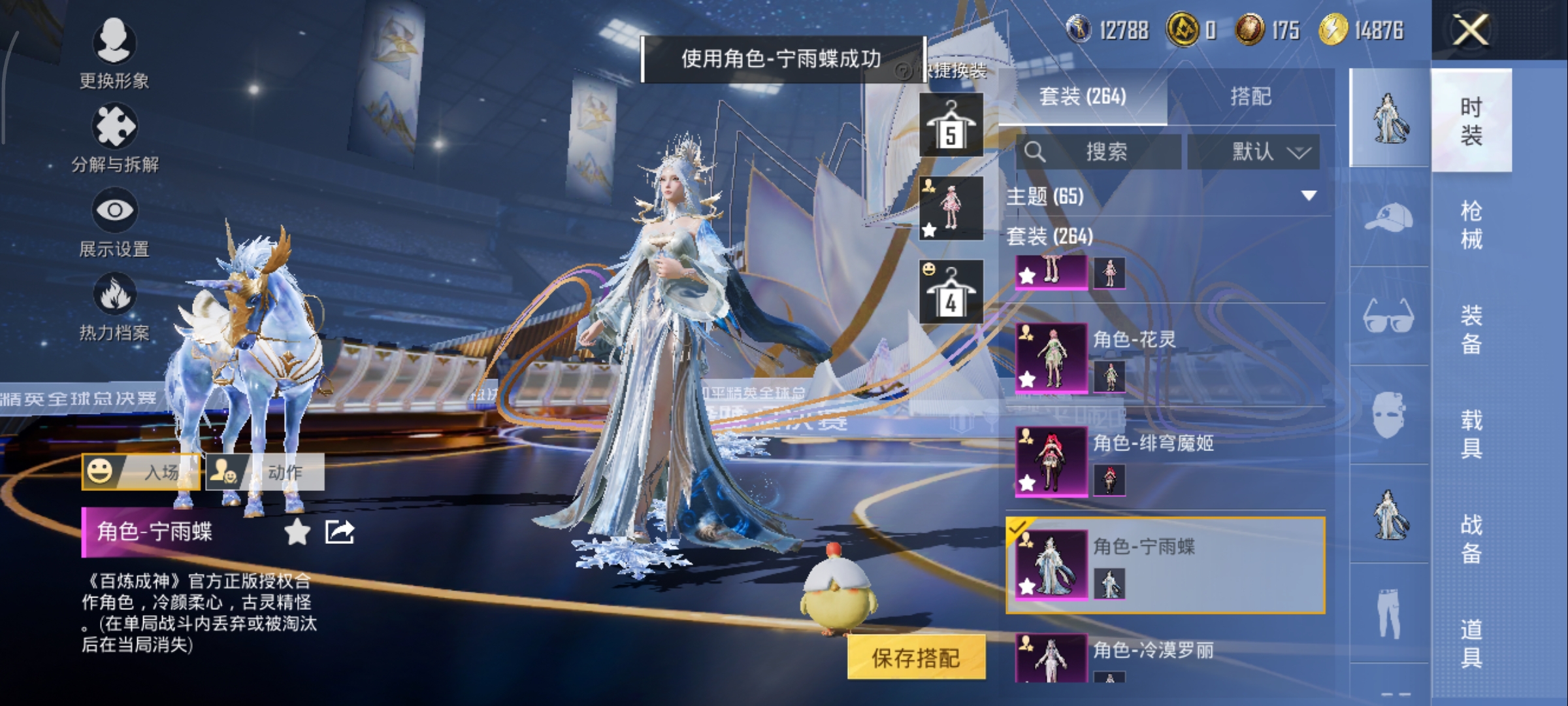Share the 角色-宁雨蝶 outfit

(340, 532)
